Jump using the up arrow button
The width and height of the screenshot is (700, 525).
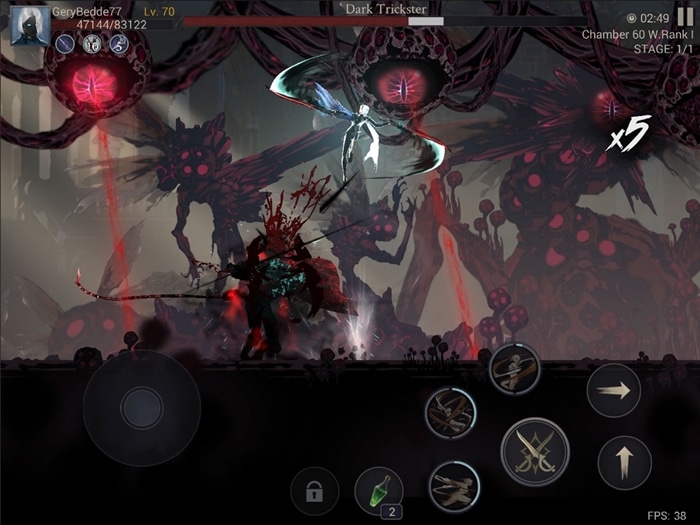point(624,463)
